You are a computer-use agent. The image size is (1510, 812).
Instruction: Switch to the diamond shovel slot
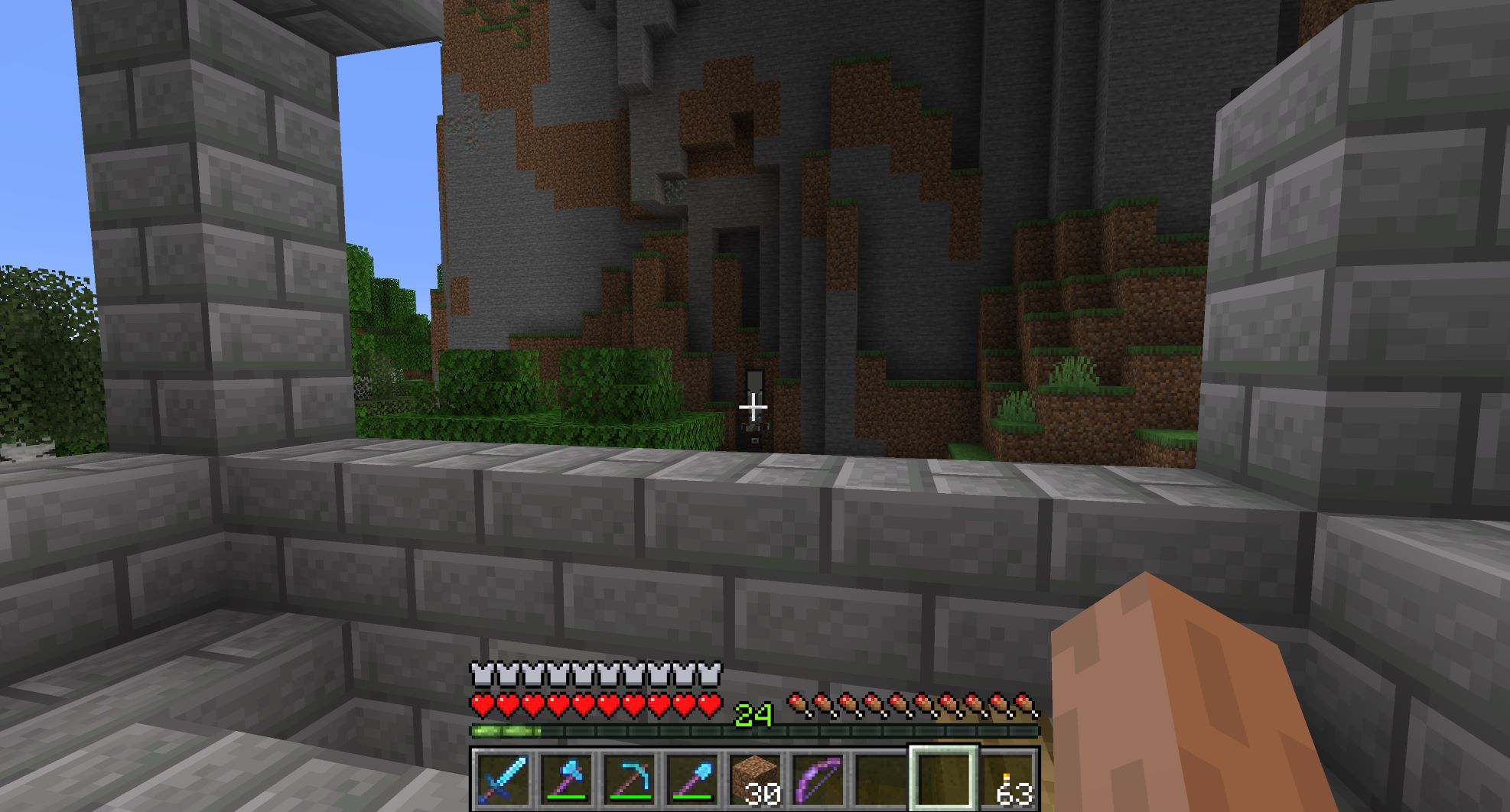(691, 778)
